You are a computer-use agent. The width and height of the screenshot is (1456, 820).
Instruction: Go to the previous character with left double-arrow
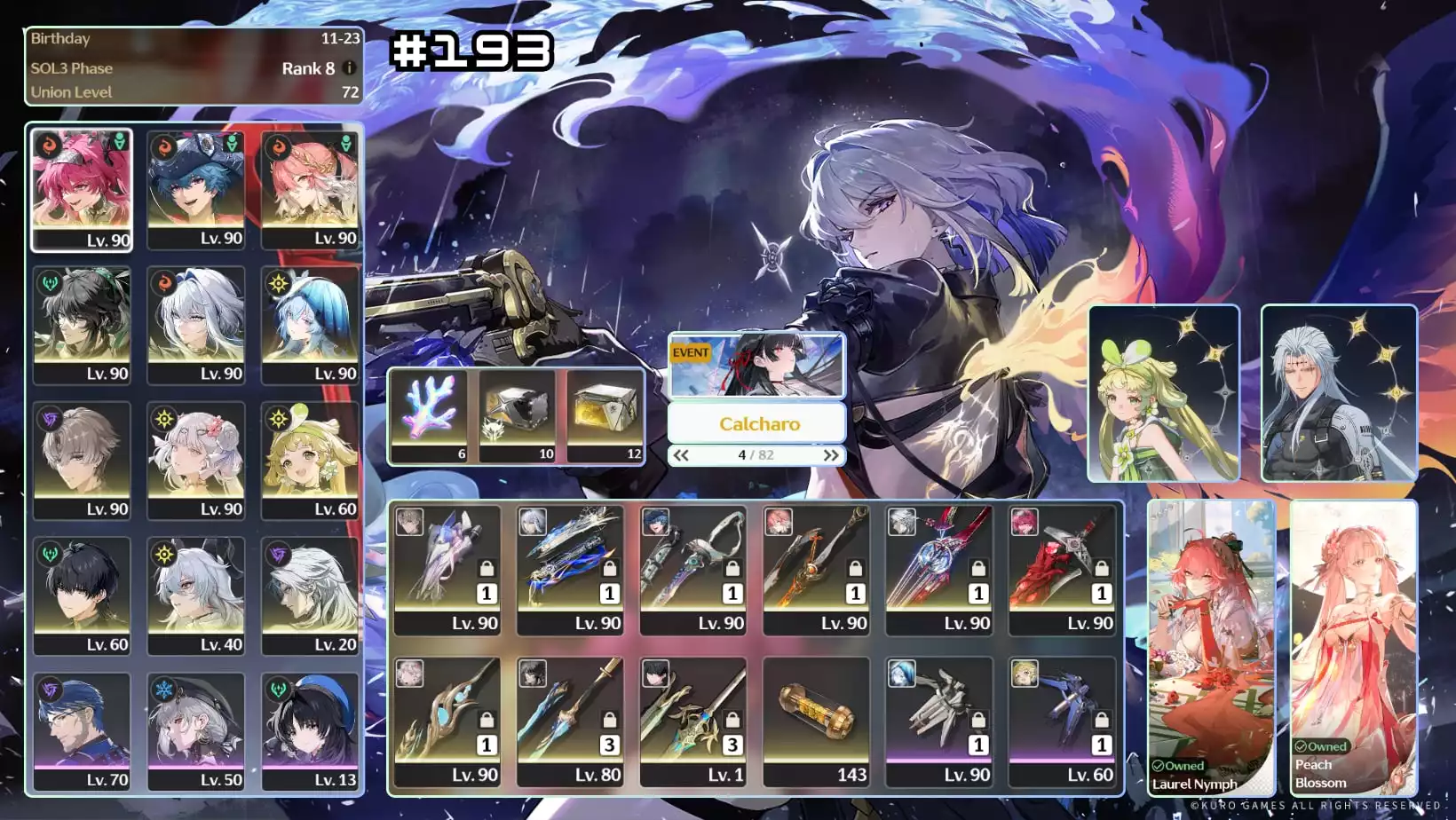(x=681, y=455)
